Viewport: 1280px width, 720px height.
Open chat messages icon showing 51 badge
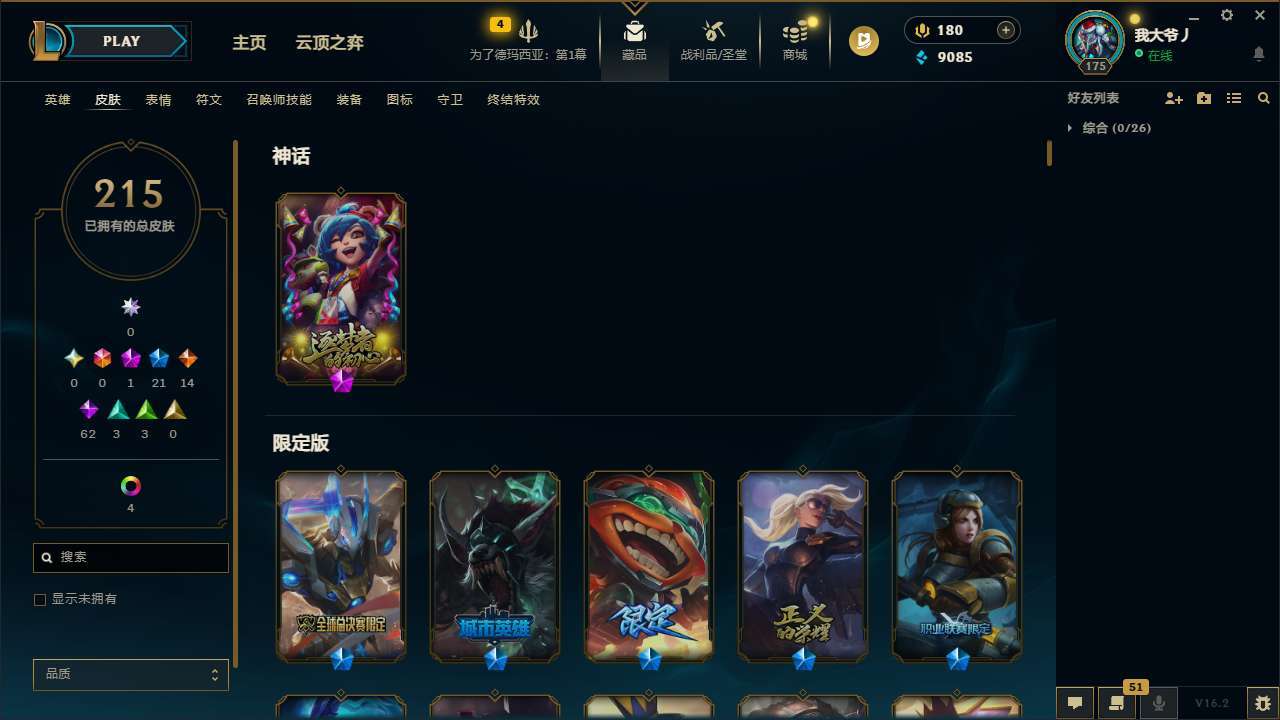[x=1115, y=703]
